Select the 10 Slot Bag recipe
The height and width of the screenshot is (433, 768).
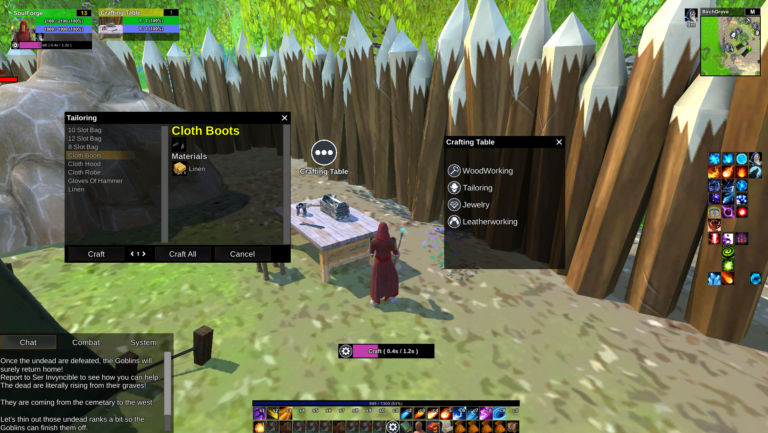pyautogui.click(x=84, y=130)
